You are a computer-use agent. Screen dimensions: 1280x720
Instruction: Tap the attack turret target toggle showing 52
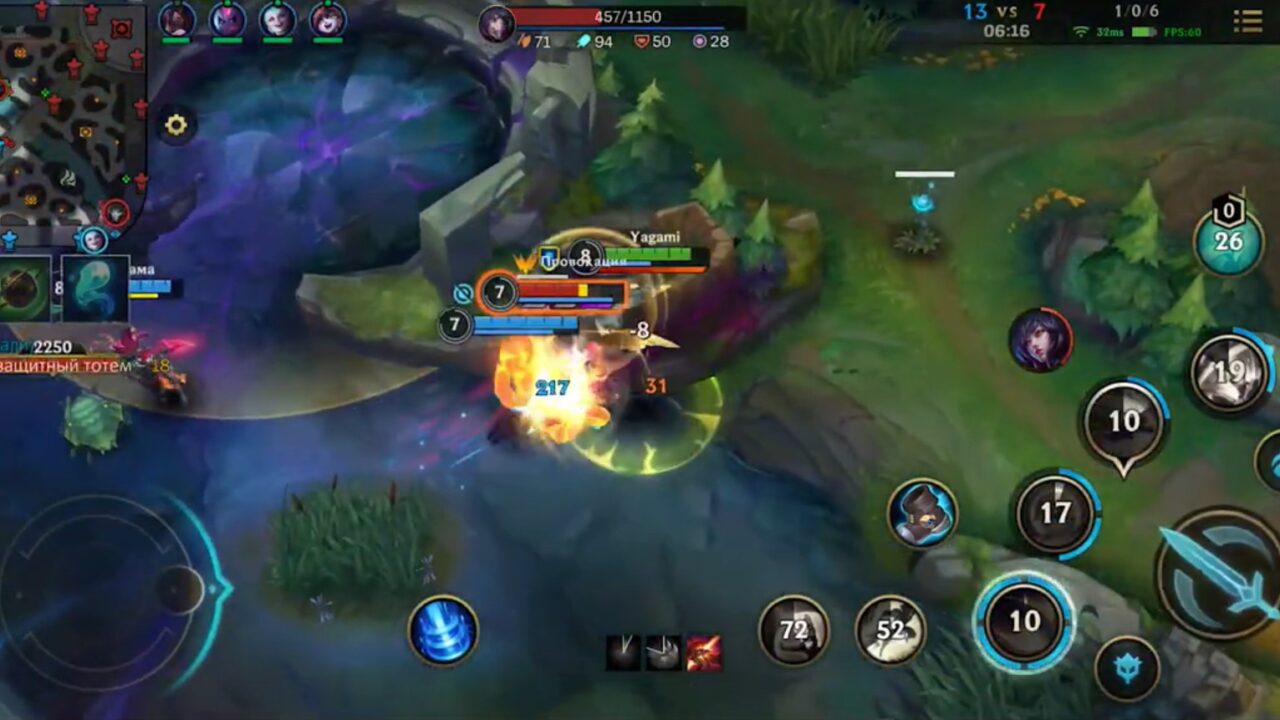click(890, 630)
